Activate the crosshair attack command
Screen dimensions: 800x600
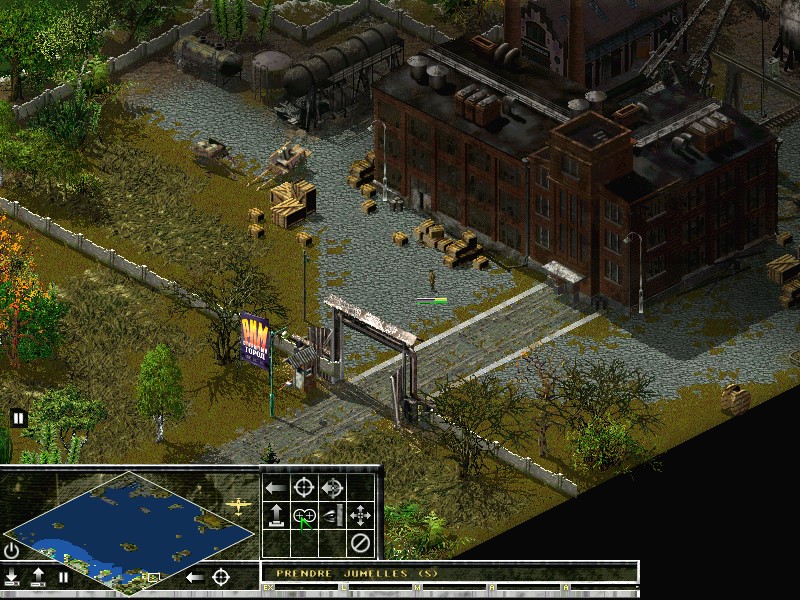click(304, 488)
